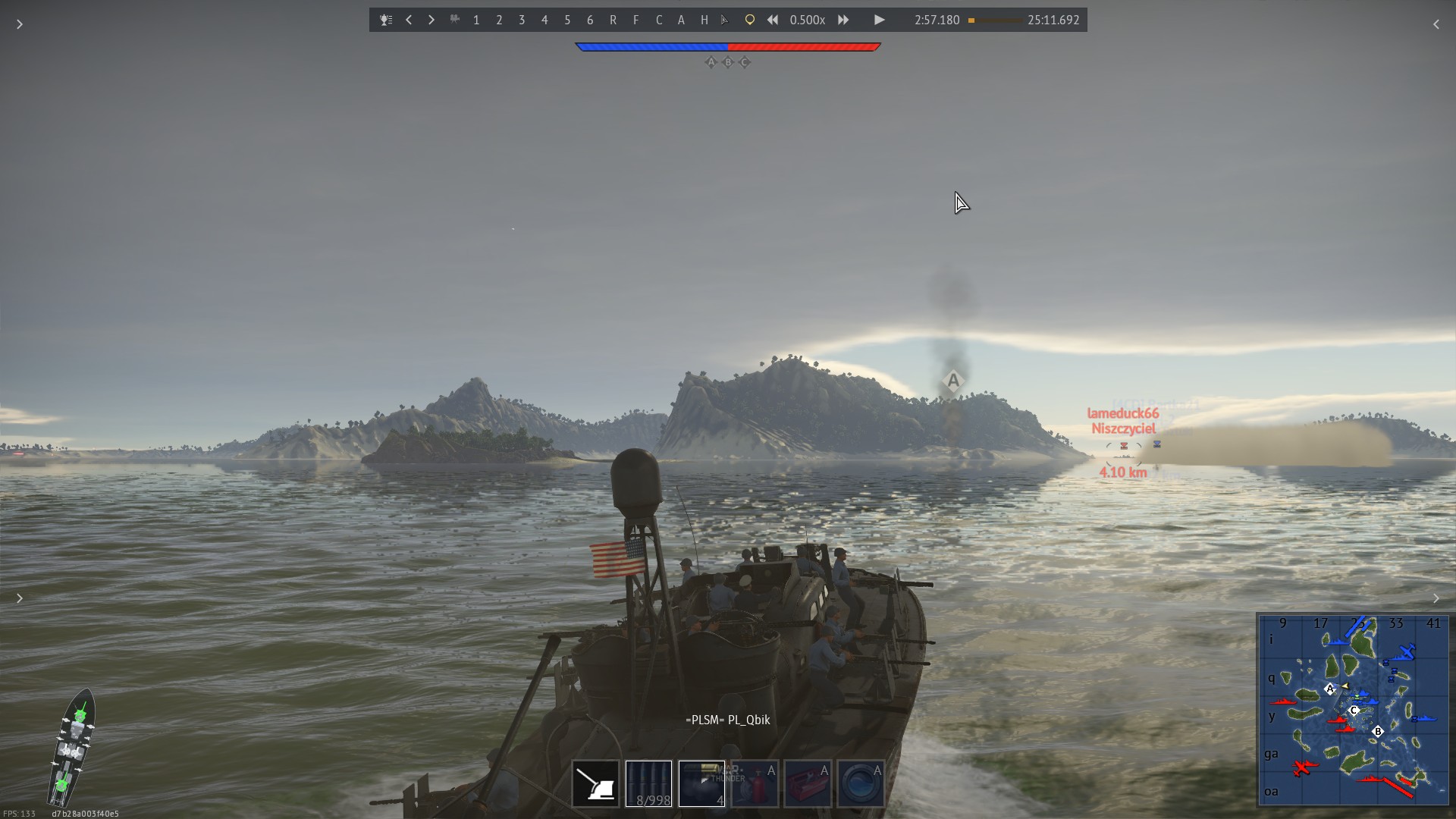Toggle the yellow map-pin marker button

click(x=749, y=20)
